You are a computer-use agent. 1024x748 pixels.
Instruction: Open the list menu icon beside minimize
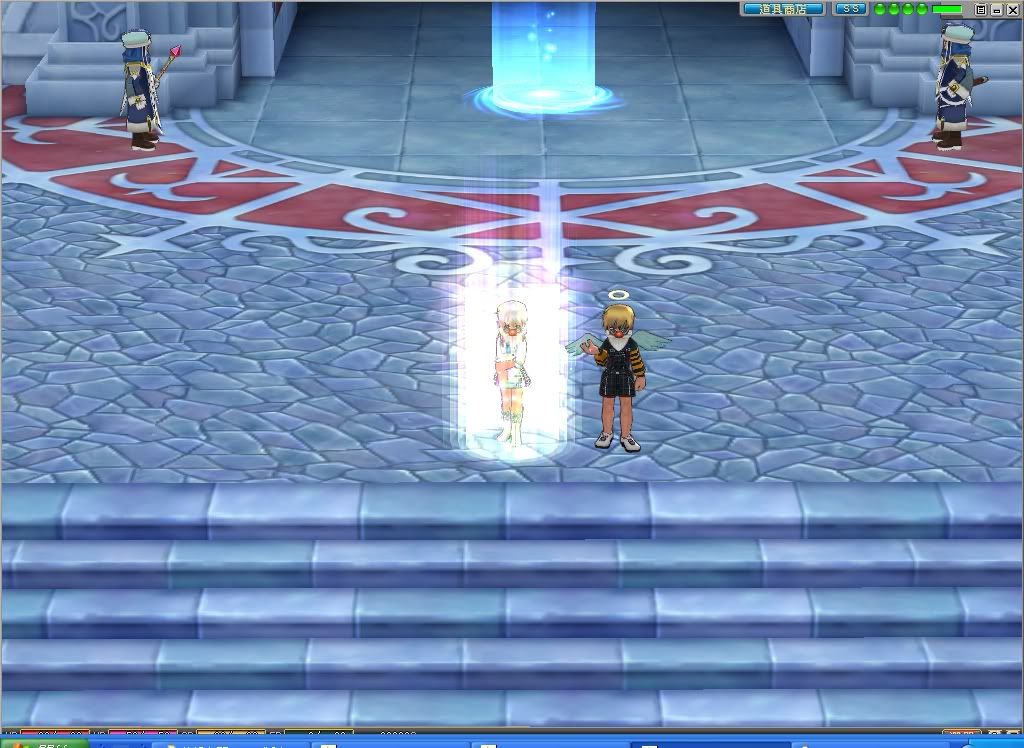(981, 9)
